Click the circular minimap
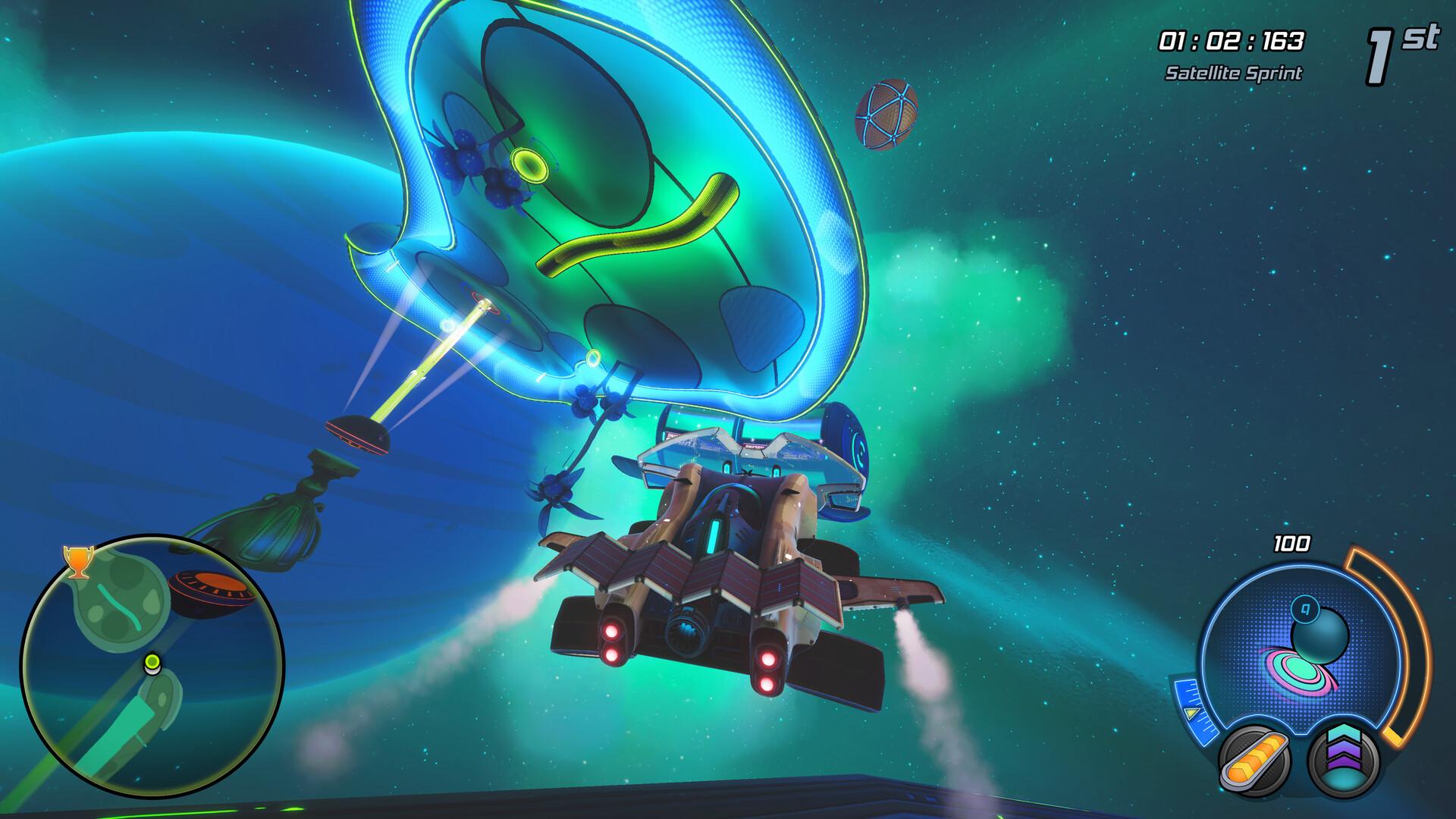Viewport: 1456px width, 819px height. pyautogui.click(x=152, y=667)
